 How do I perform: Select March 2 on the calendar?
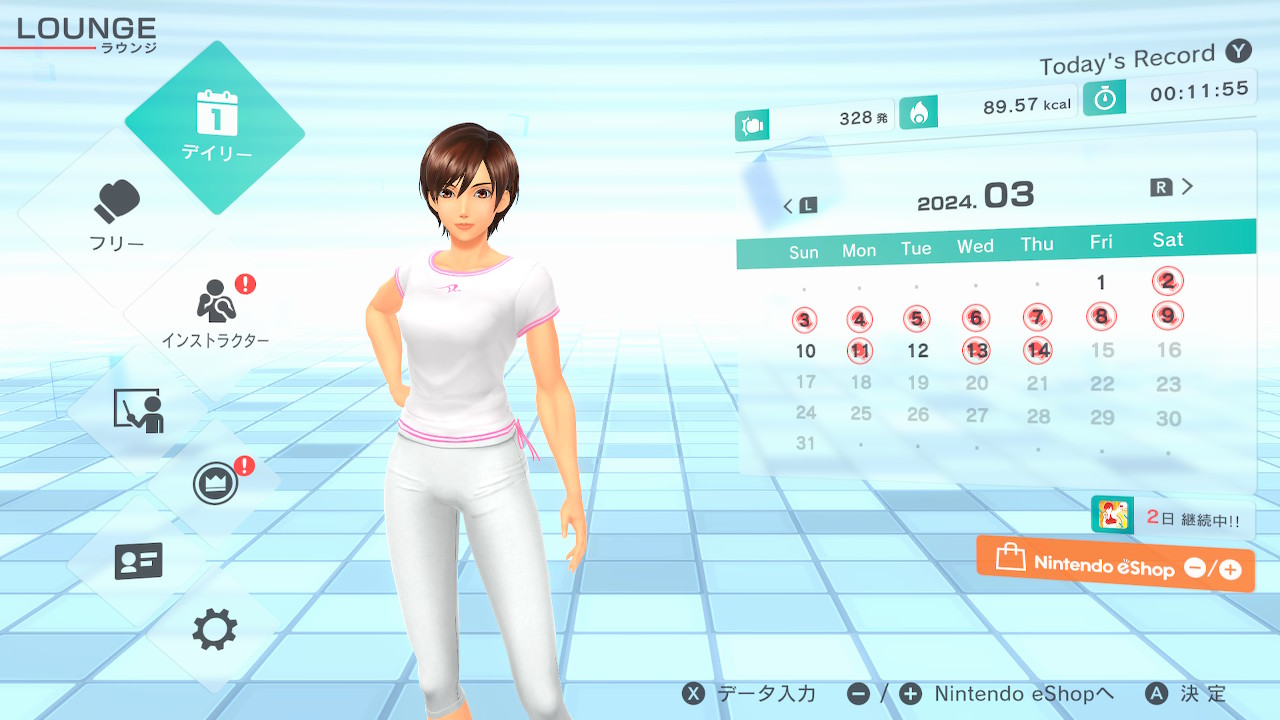[x=1168, y=281]
